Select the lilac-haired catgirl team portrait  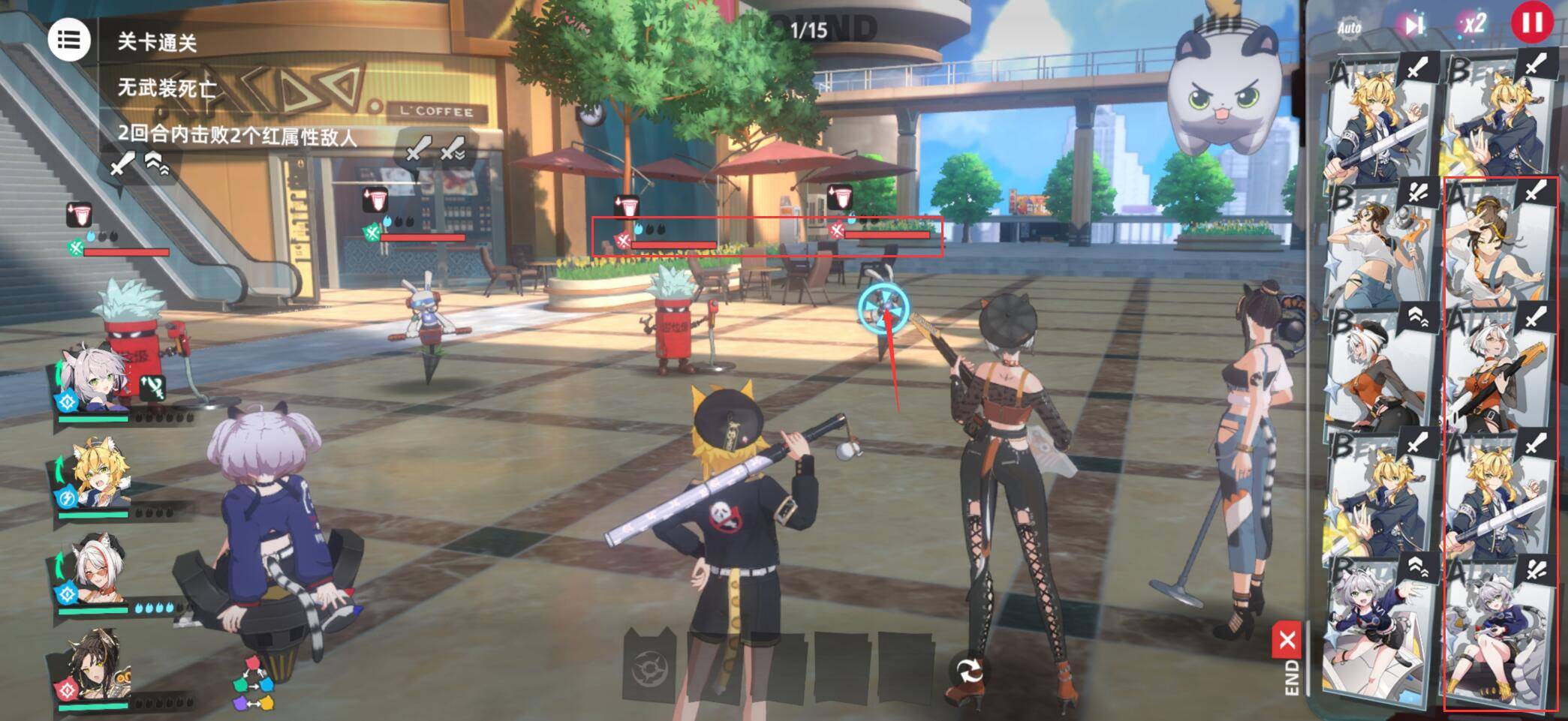coord(95,383)
